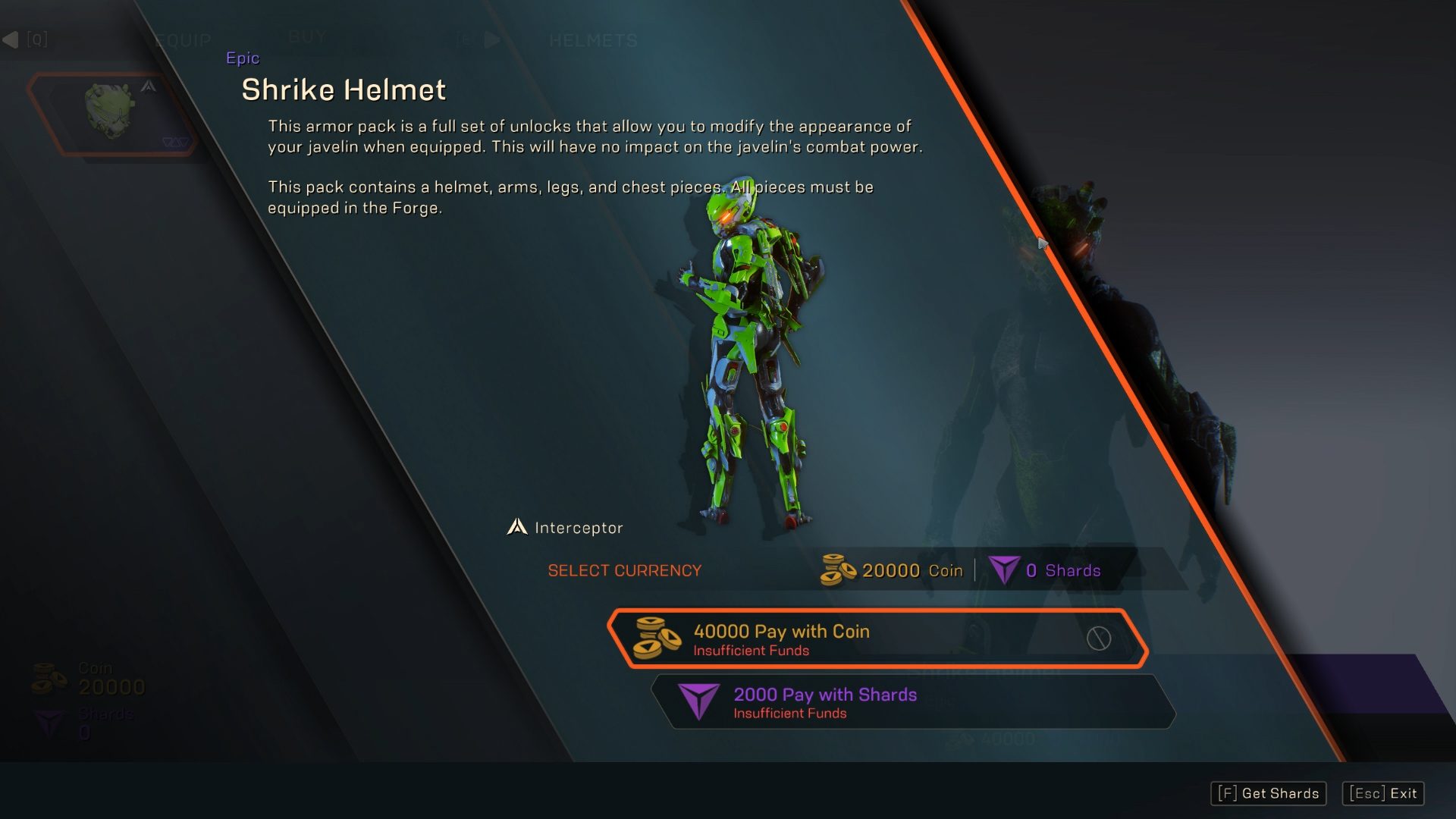The width and height of the screenshot is (1456, 819).
Task: Select the Interceptor javelin emblem icon
Action: [516, 526]
